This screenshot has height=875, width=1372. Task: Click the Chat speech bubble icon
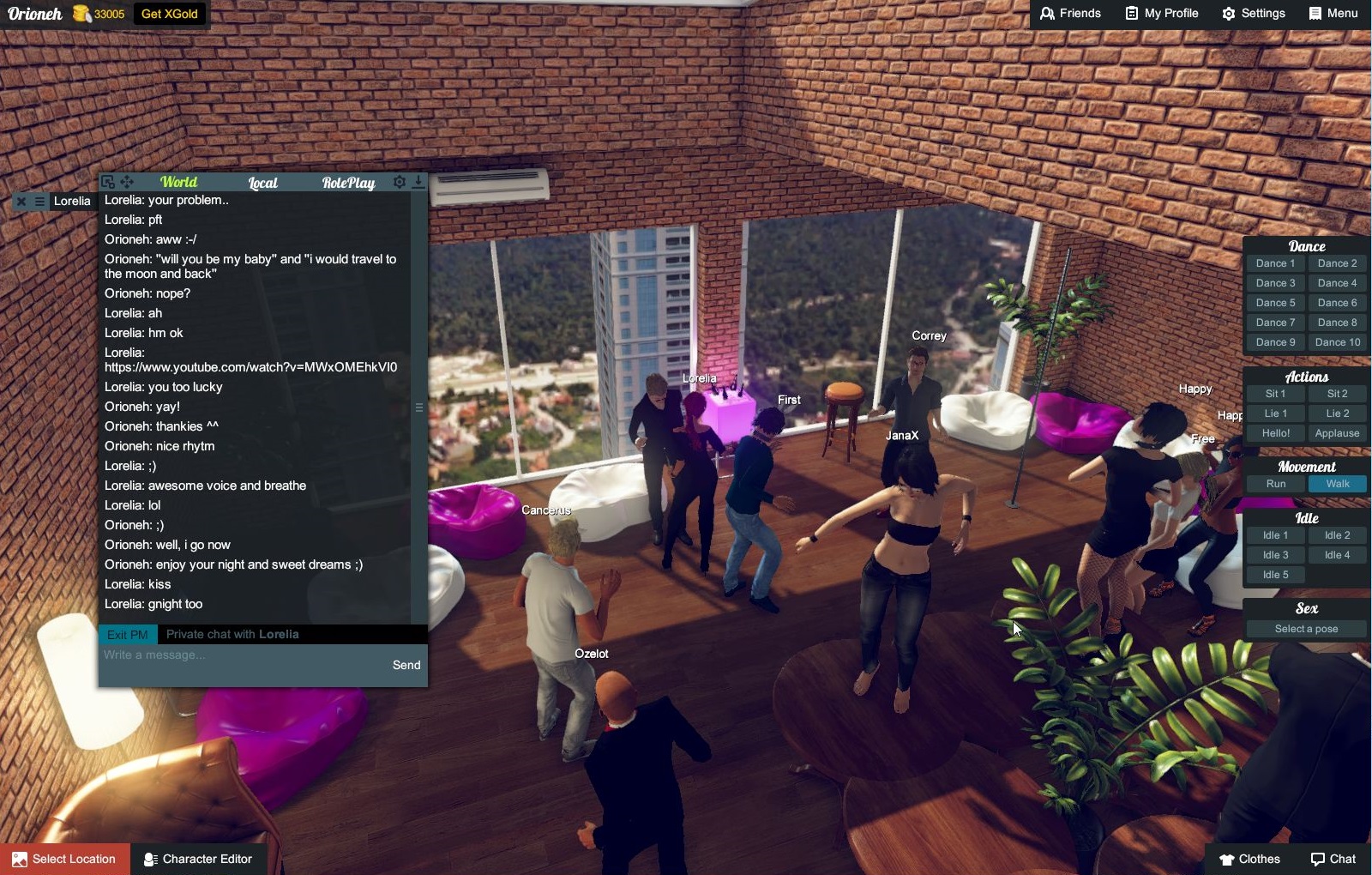[1317, 859]
